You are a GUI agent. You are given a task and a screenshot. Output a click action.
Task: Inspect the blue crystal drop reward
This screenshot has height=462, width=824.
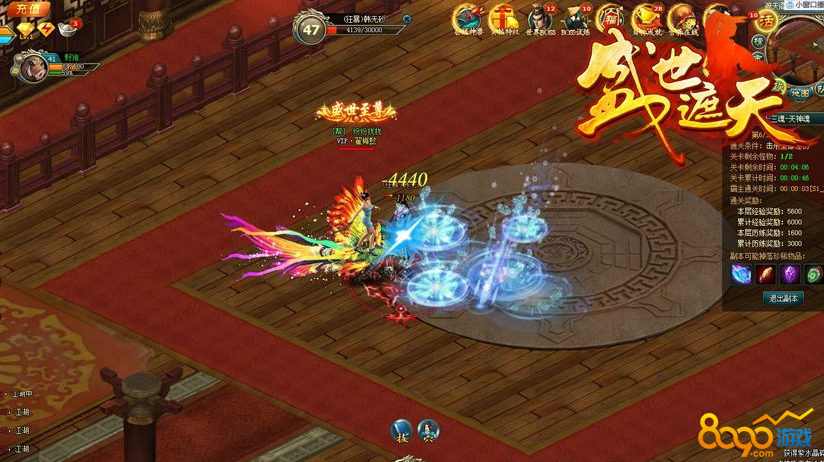(x=741, y=273)
